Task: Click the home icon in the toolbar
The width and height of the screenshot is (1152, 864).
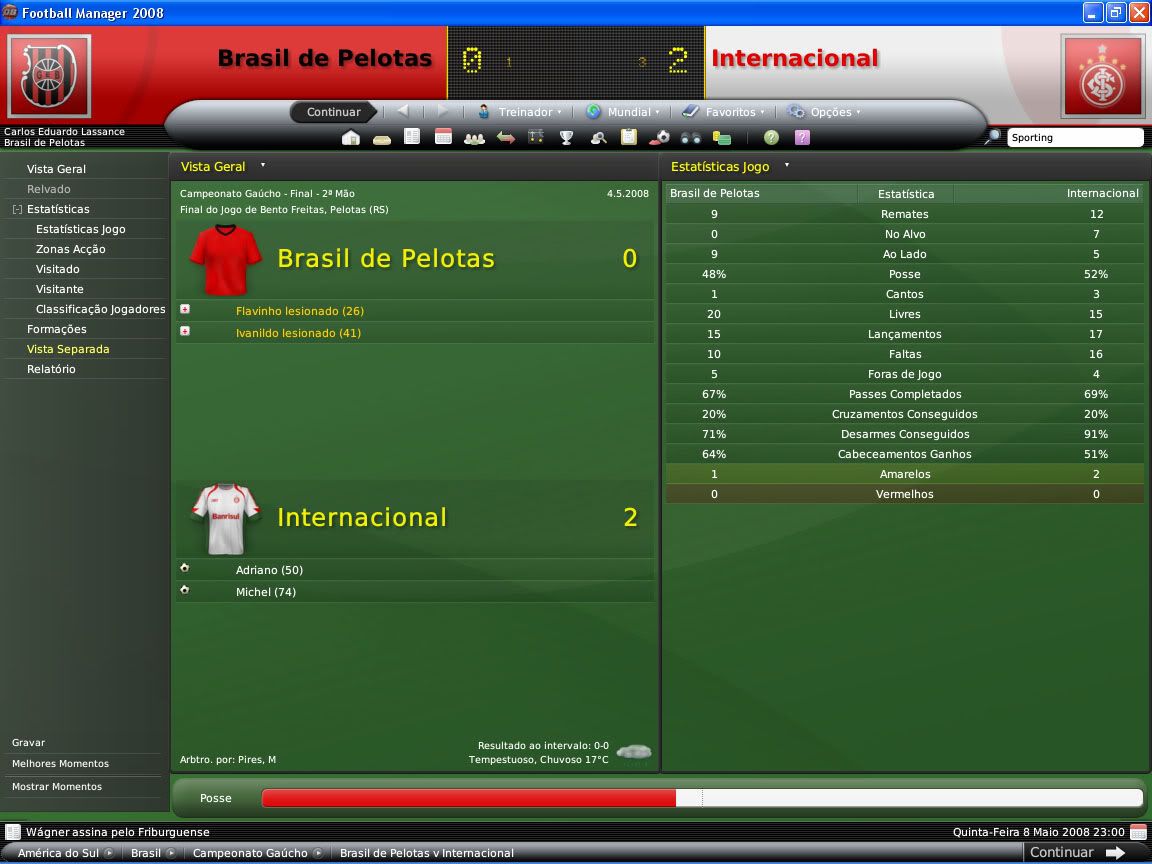Action: tap(351, 138)
